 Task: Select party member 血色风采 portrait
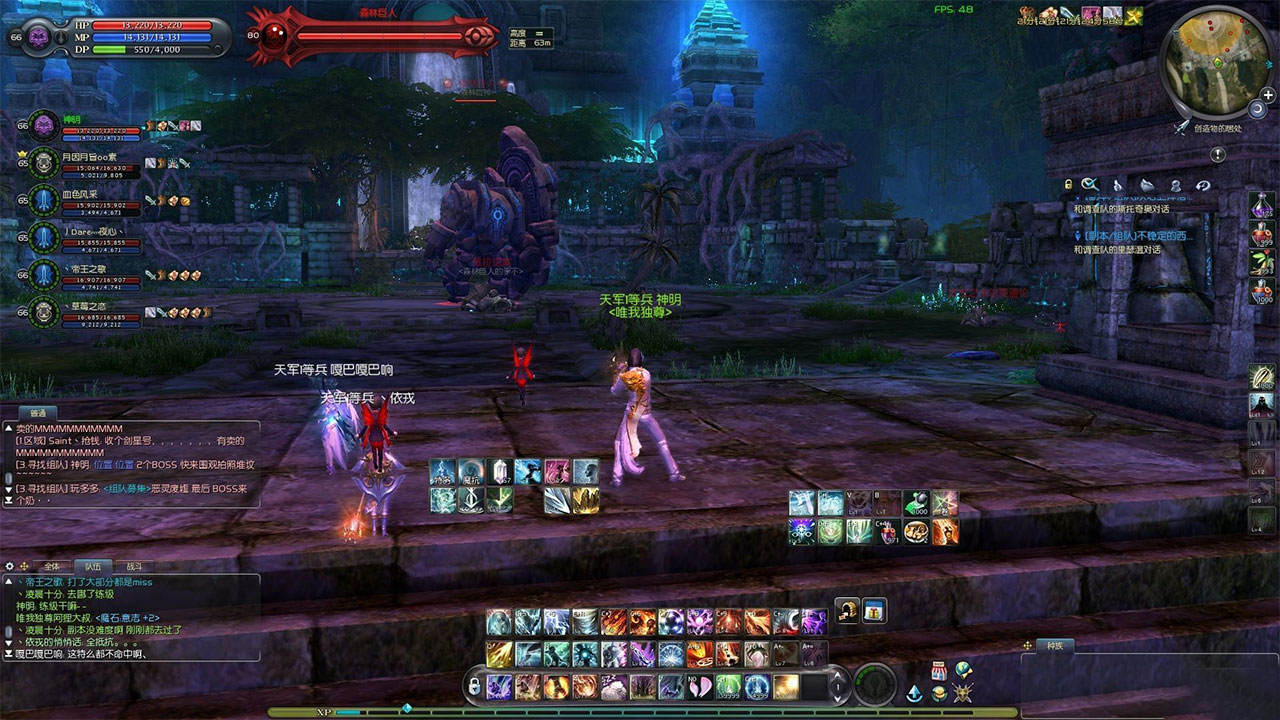[43, 199]
